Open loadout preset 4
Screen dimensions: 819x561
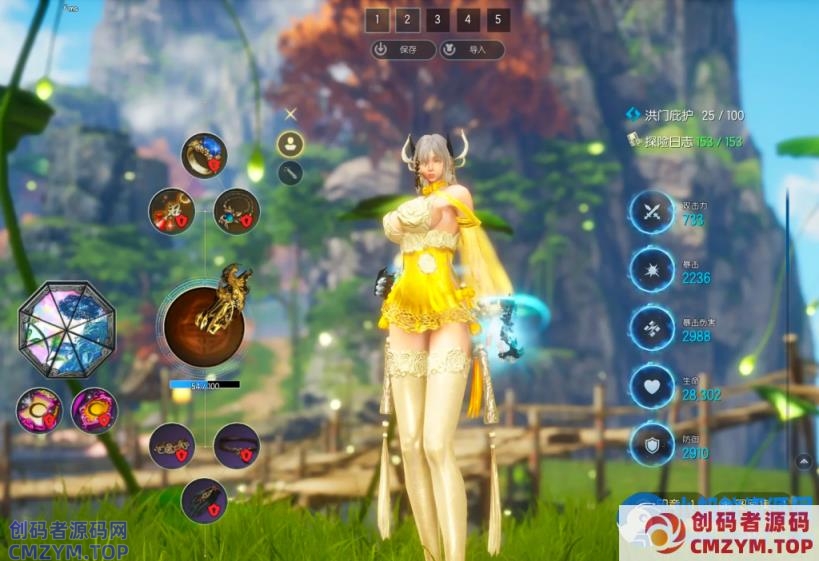[x=468, y=20]
